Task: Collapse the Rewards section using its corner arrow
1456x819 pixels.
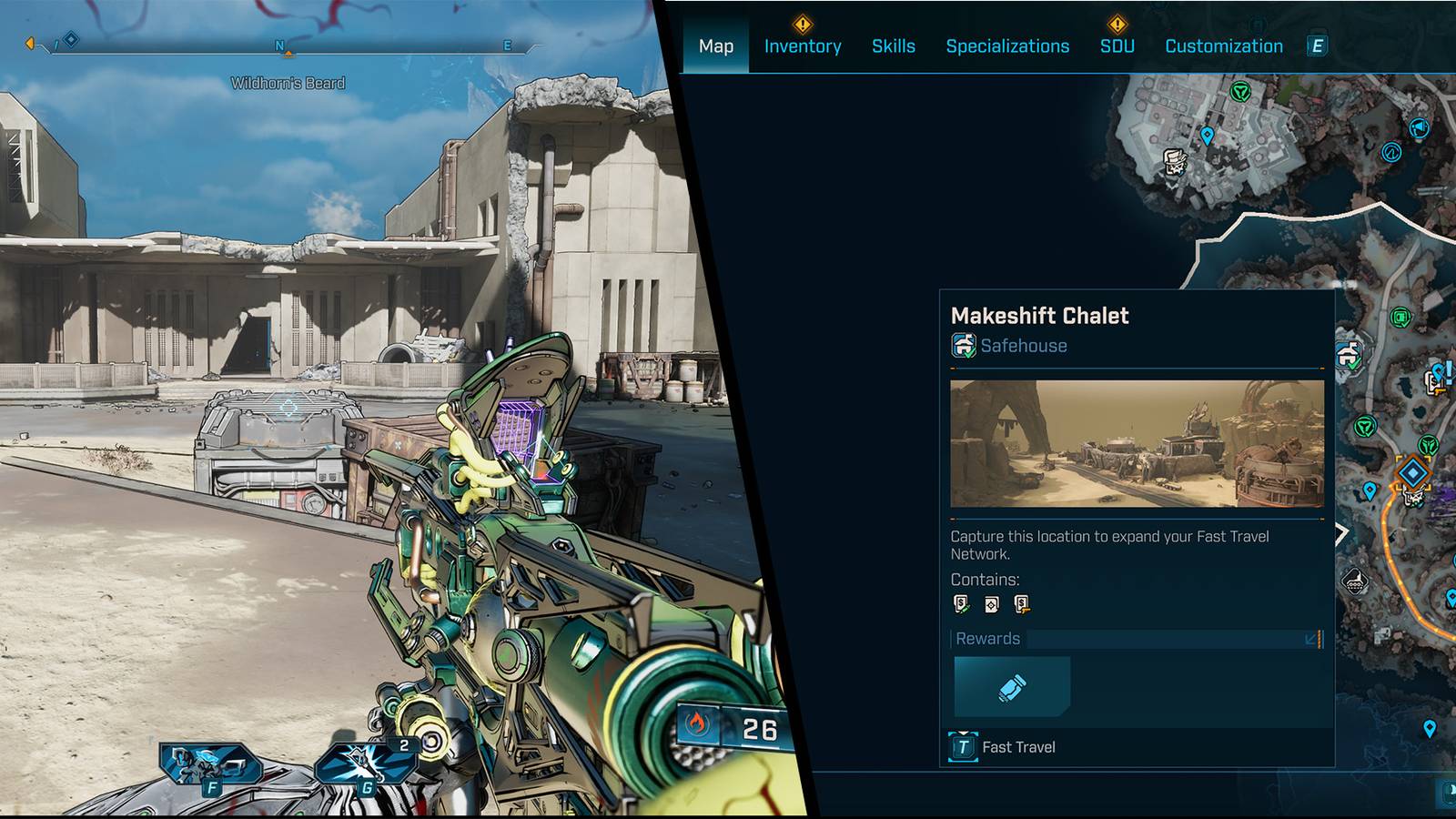Action: [x=1310, y=640]
